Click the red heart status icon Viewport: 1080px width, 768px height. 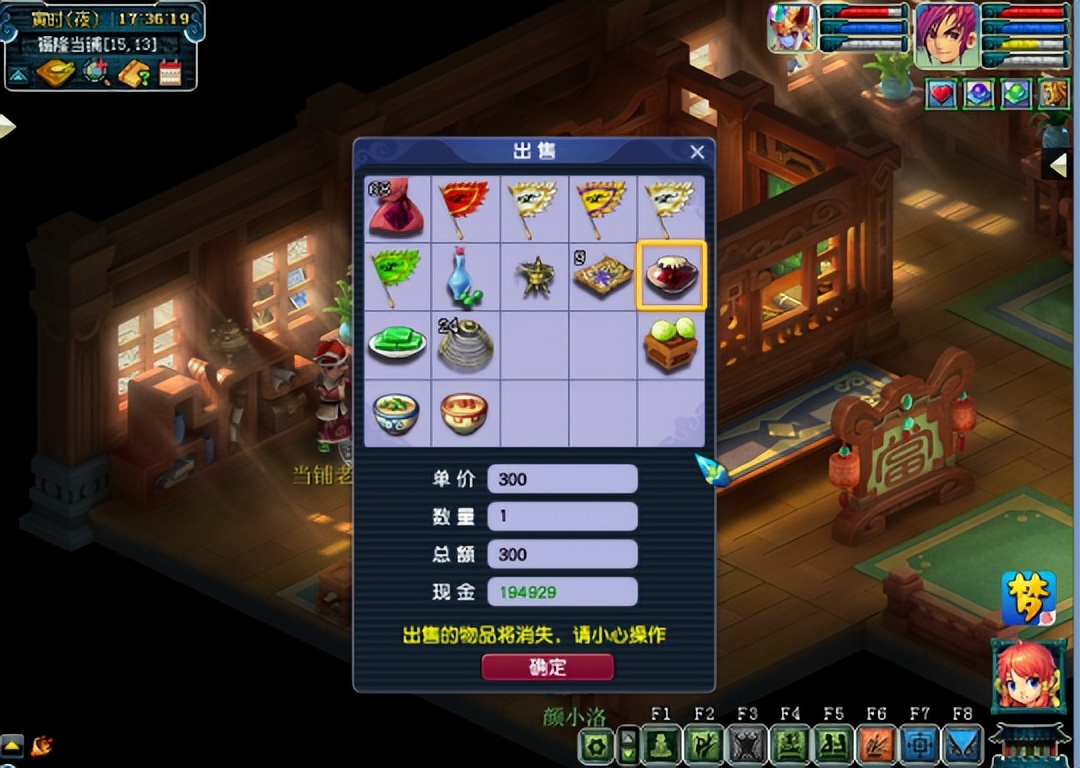(x=942, y=94)
